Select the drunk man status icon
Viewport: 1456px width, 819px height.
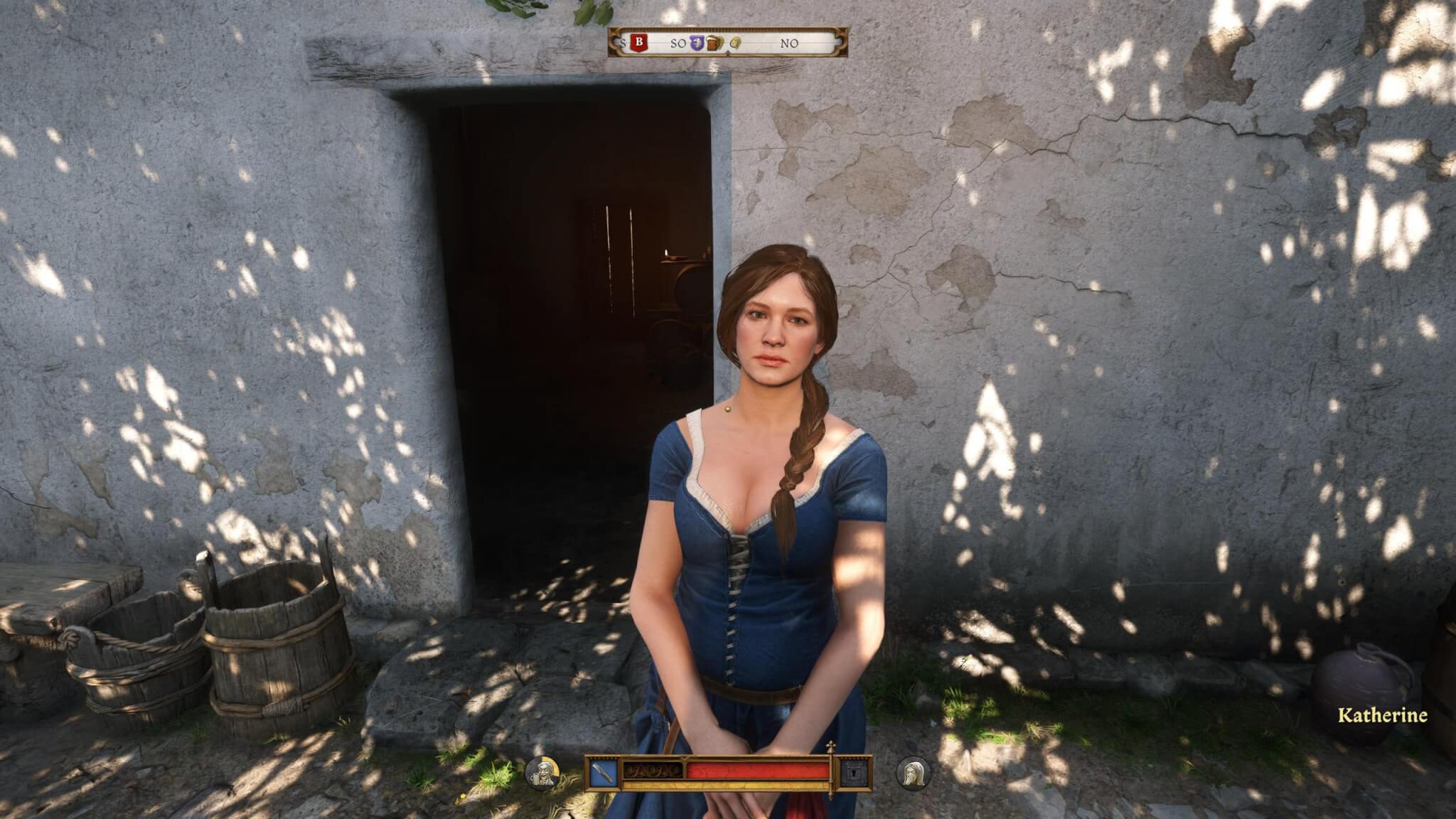(543, 773)
